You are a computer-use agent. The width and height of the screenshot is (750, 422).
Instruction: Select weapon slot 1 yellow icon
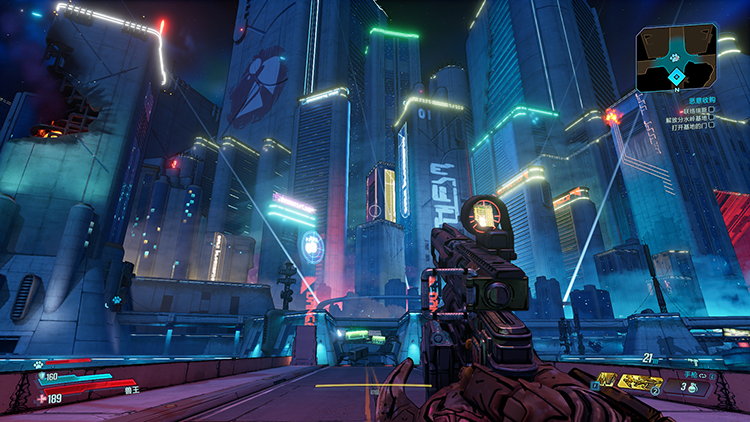point(608,380)
